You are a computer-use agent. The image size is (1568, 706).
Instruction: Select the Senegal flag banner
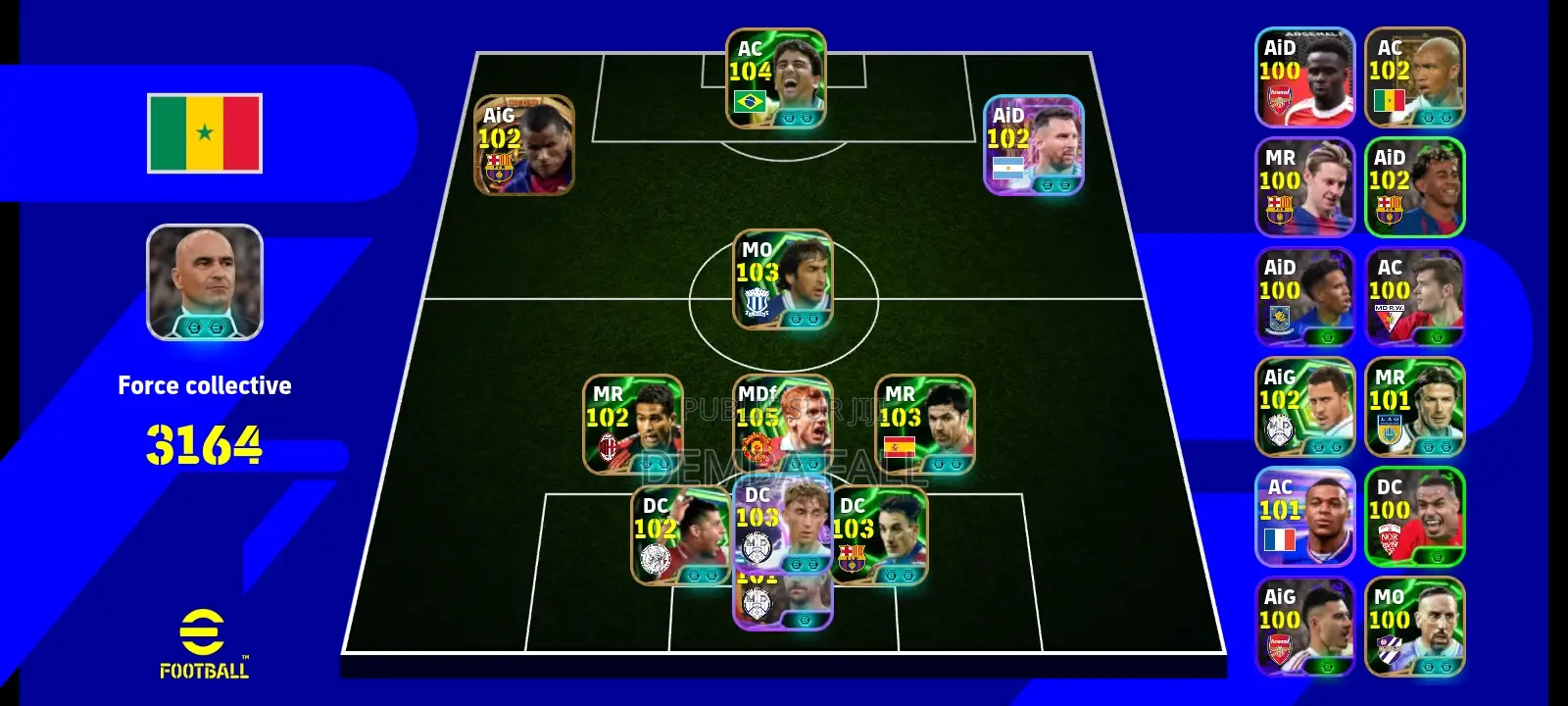pos(204,134)
